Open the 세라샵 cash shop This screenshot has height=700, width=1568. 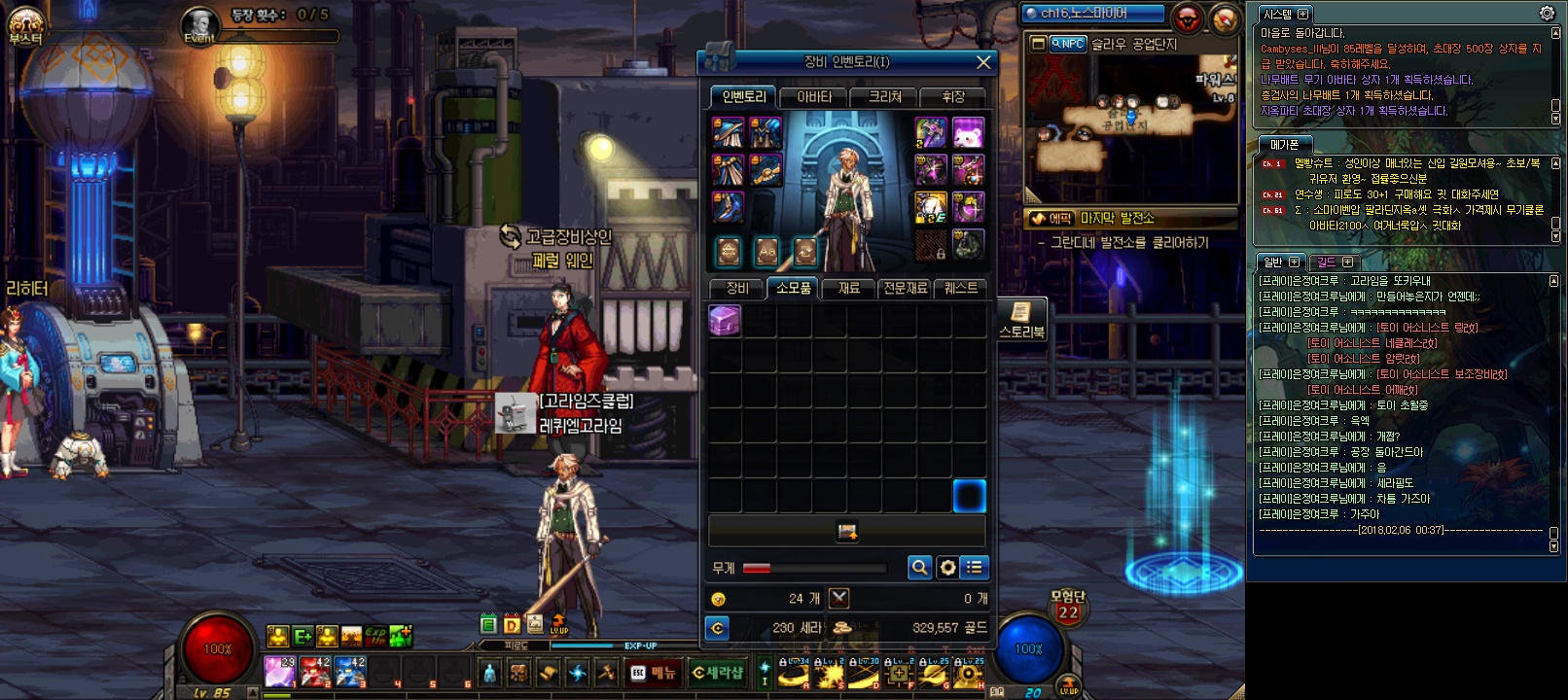coord(717,673)
